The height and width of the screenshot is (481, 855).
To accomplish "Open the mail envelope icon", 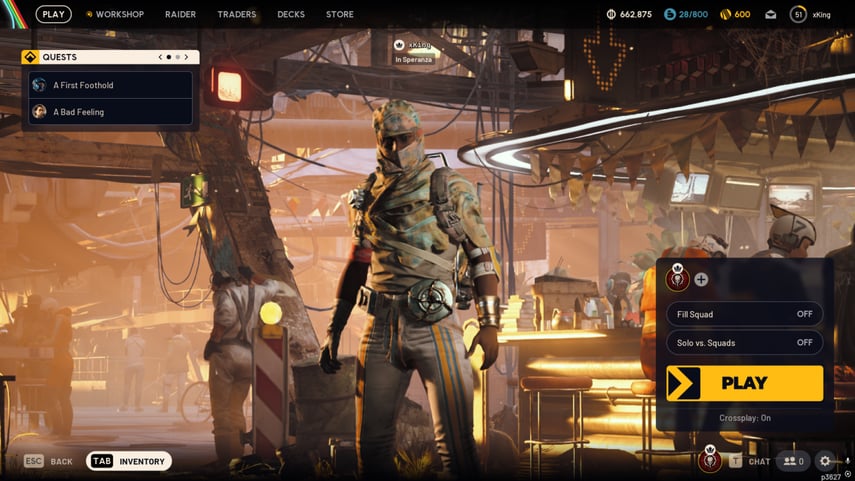I will (770, 14).
